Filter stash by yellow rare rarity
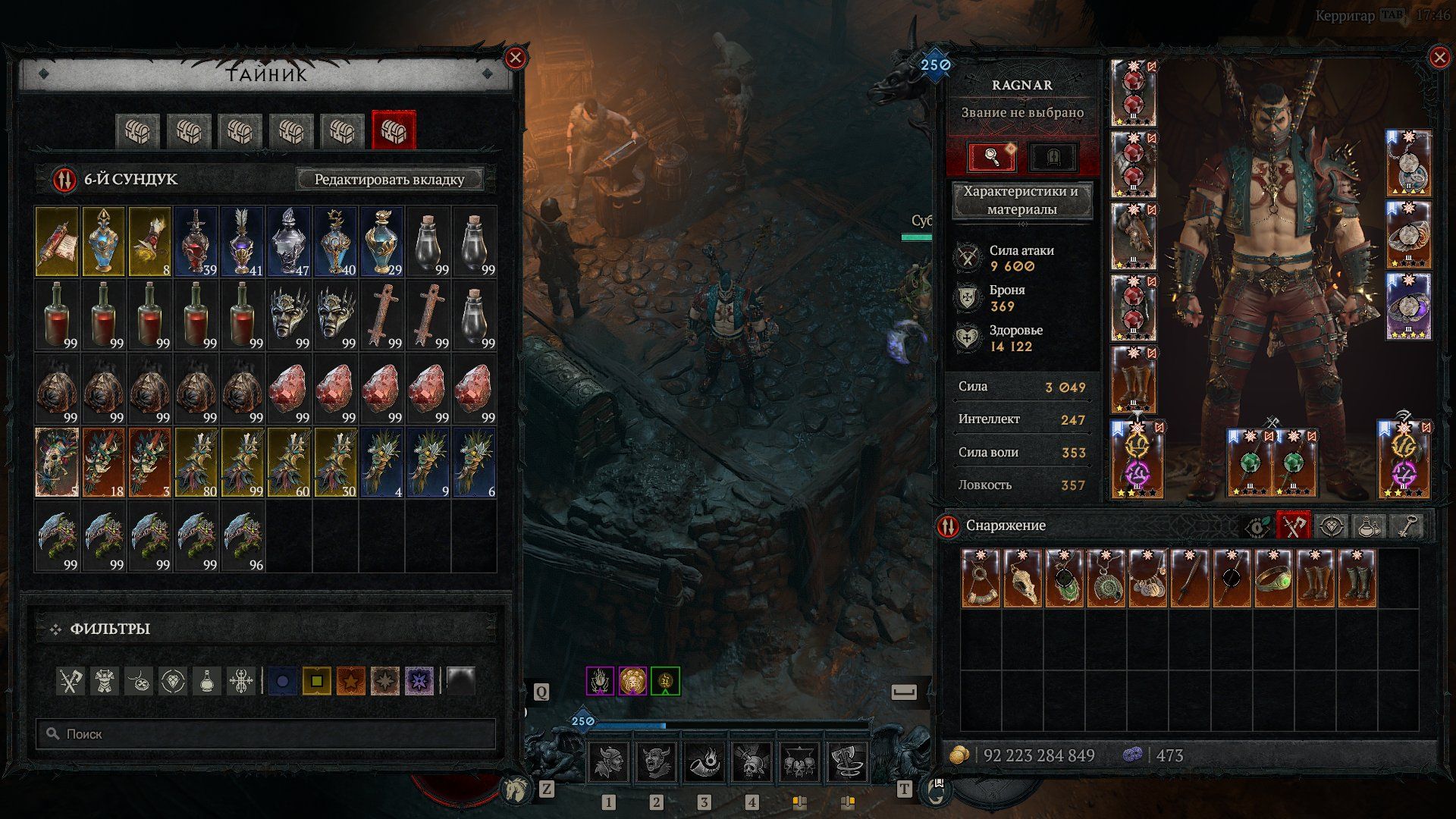 point(317,681)
